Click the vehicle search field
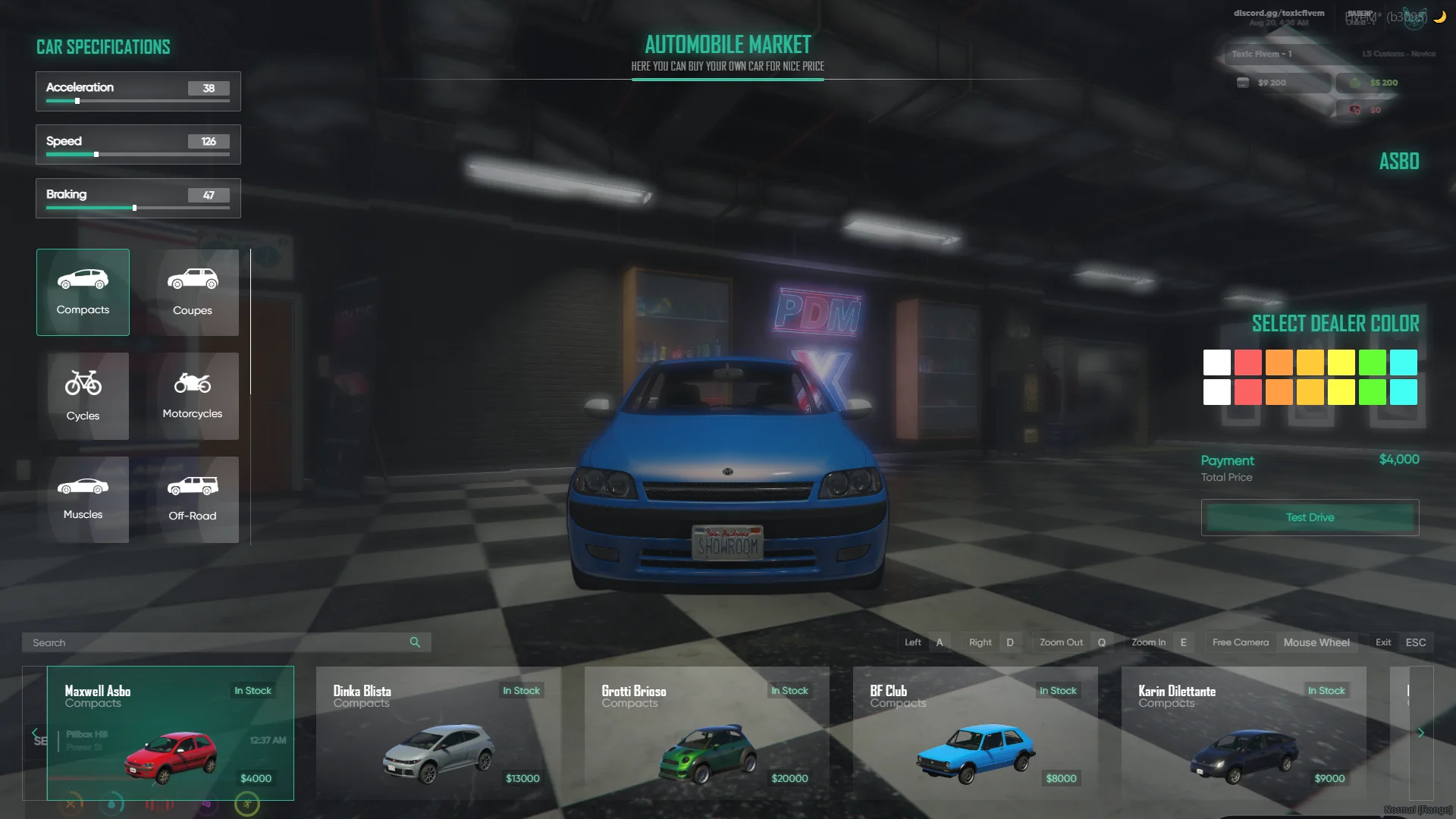The width and height of the screenshot is (1456, 819). point(216,642)
